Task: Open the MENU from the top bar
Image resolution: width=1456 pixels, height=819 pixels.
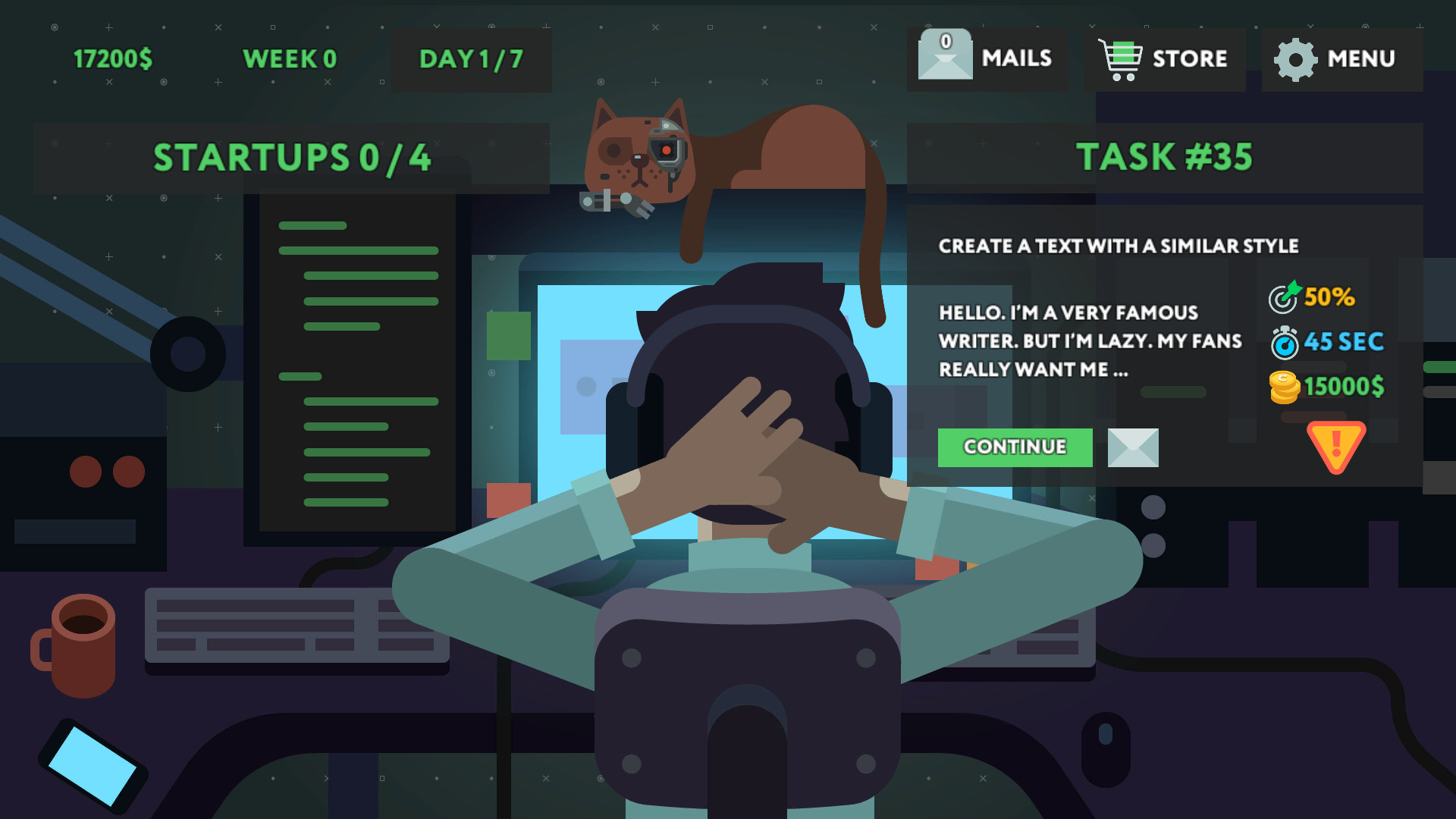Action: pyautogui.click(x=1363, y=58)
